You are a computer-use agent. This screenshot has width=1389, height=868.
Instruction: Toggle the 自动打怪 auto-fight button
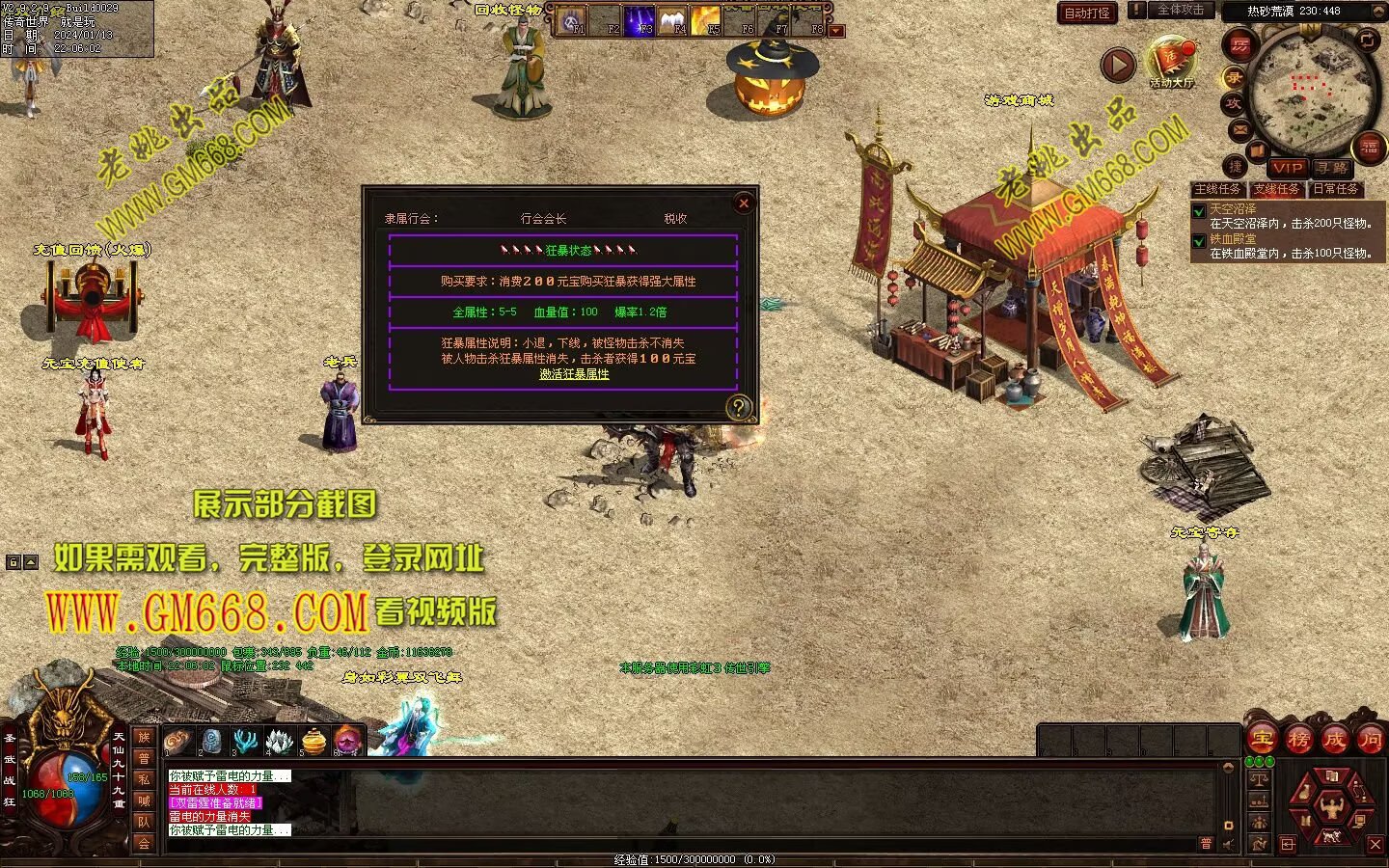1087,13
